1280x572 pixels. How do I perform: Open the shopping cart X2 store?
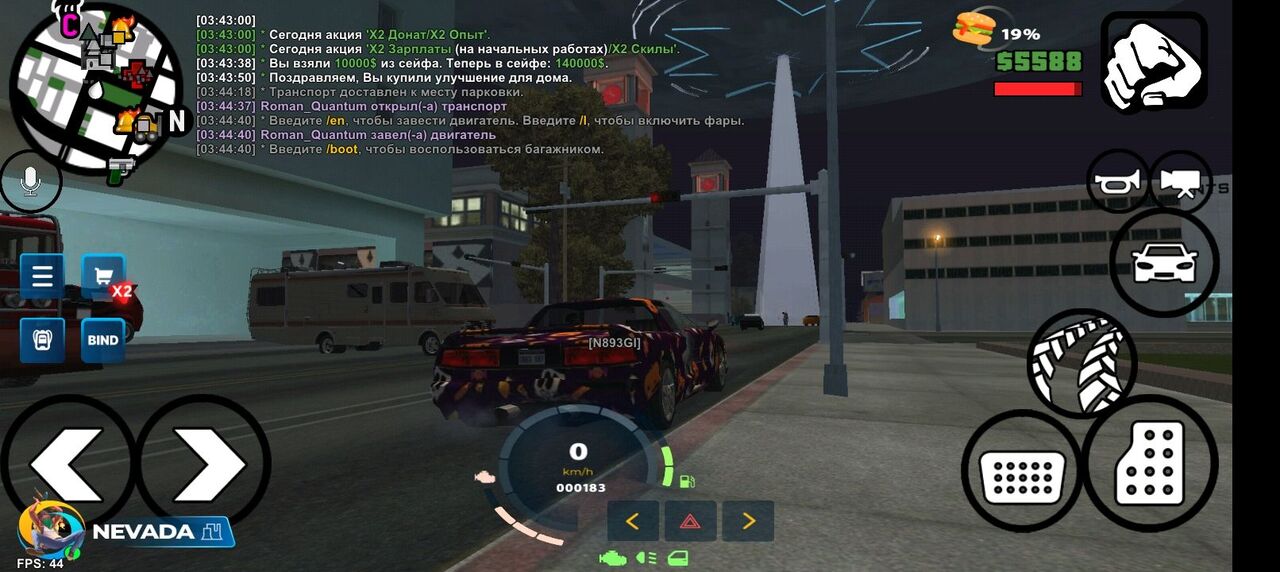click(103, 276)
